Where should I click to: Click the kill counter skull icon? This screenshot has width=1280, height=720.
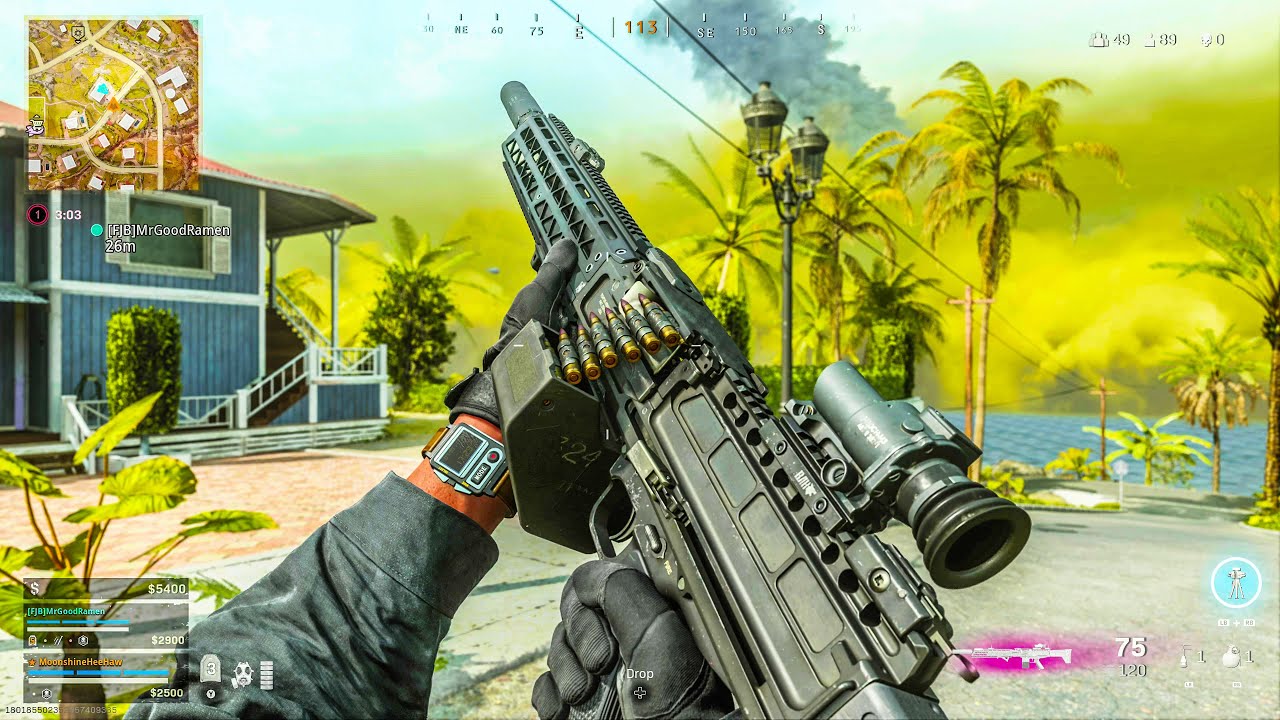point(1207,40)
